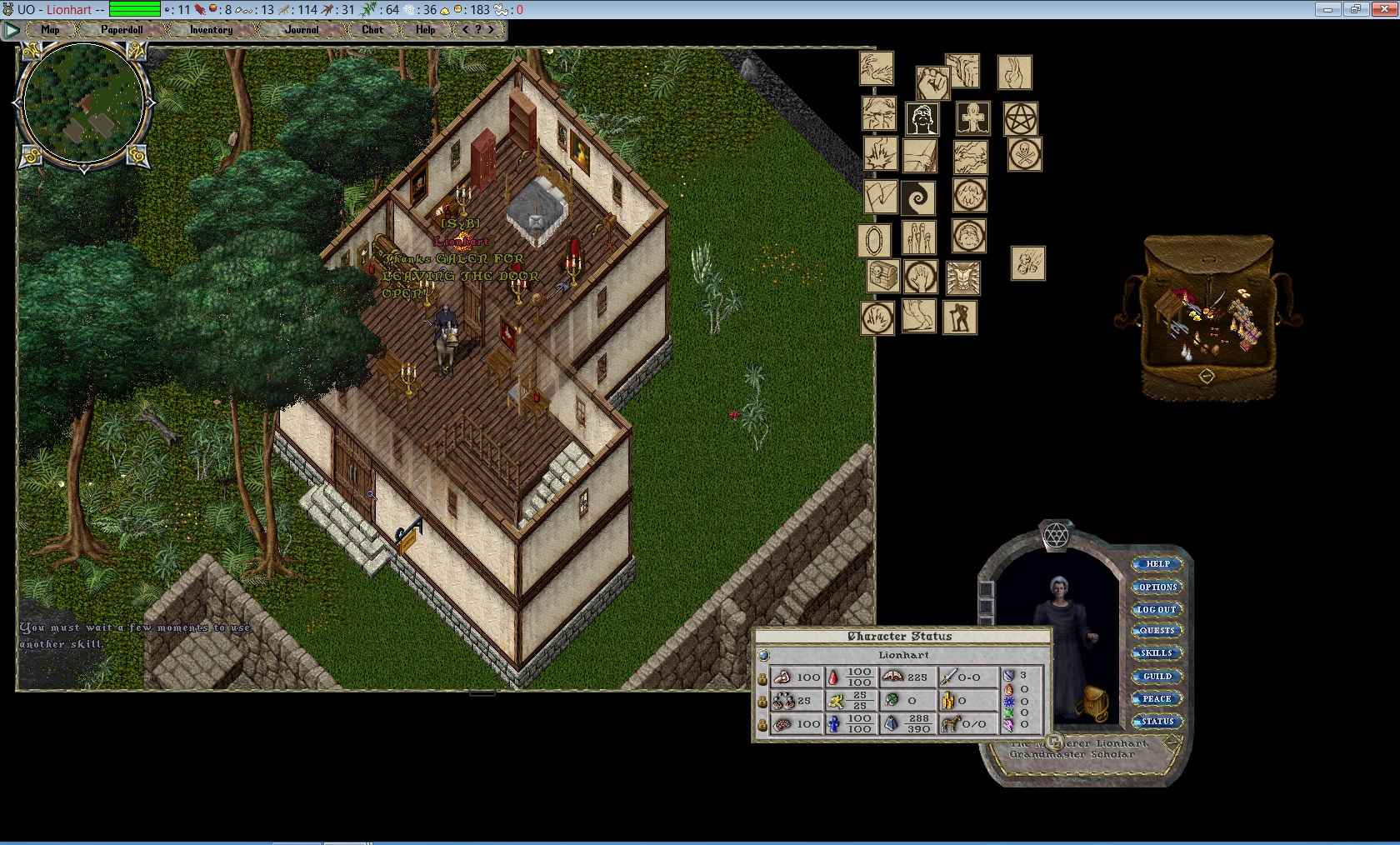Activate the treasure chest spell icon
The width and height of the screenshot is (1400, 845).
coord(882,276)
